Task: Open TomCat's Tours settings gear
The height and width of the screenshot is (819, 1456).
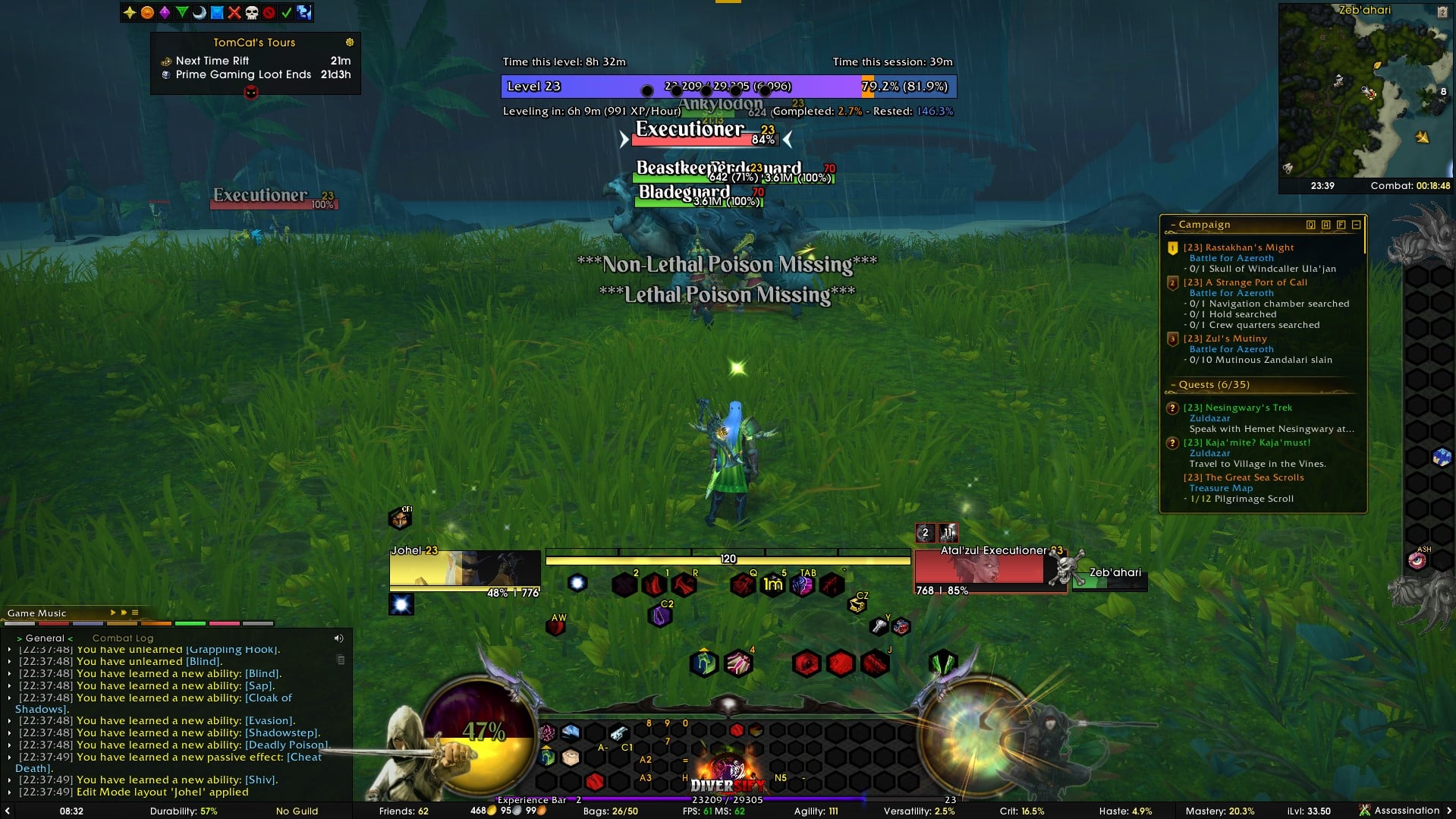Action: tap(350, 43)
